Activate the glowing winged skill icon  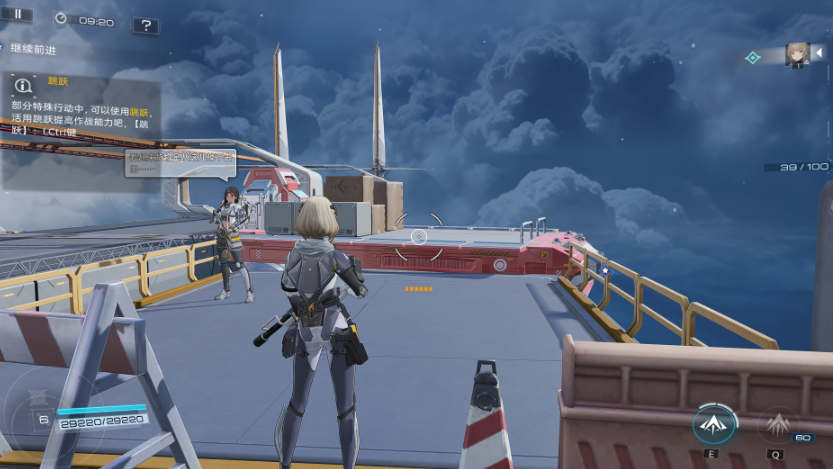(x=714, y=424)
